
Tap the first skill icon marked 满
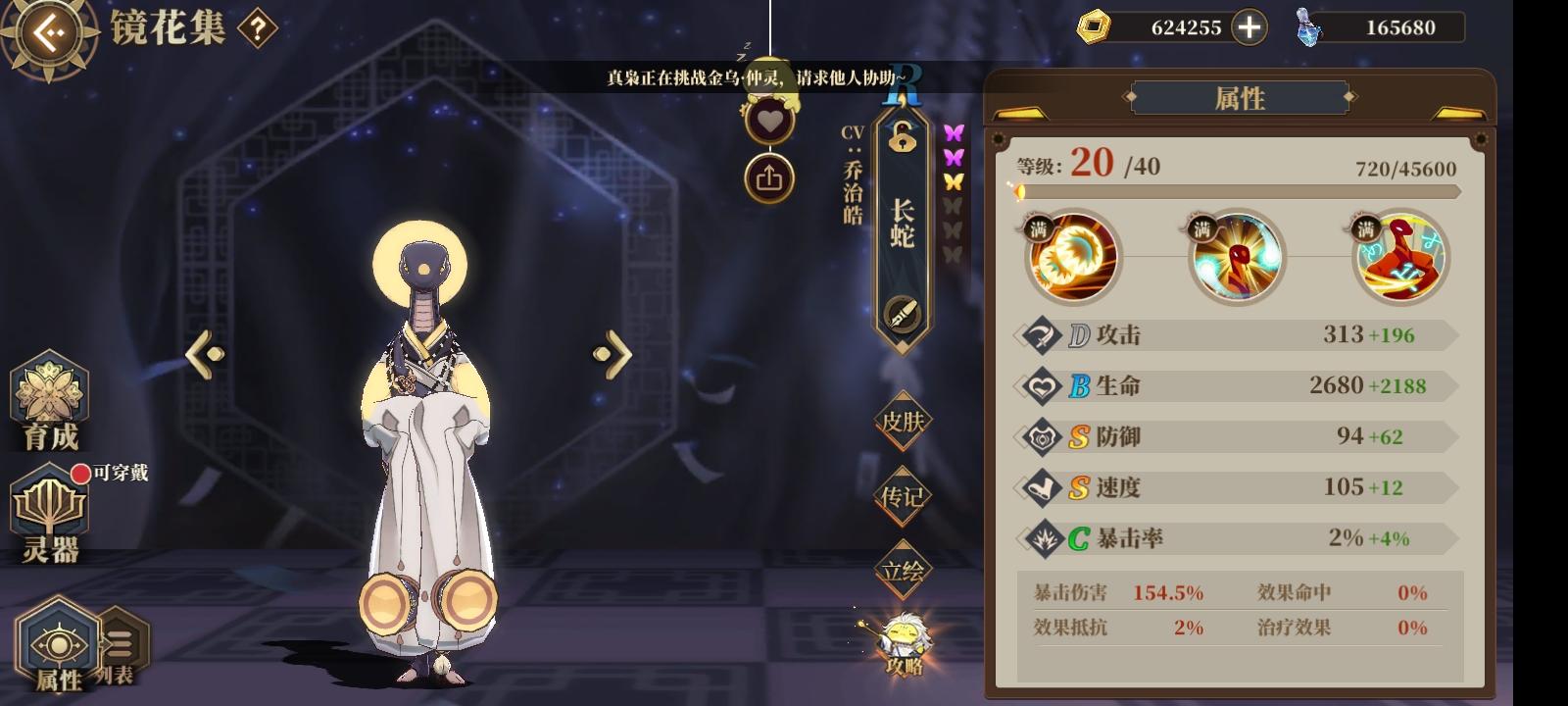click(1070, 258)
